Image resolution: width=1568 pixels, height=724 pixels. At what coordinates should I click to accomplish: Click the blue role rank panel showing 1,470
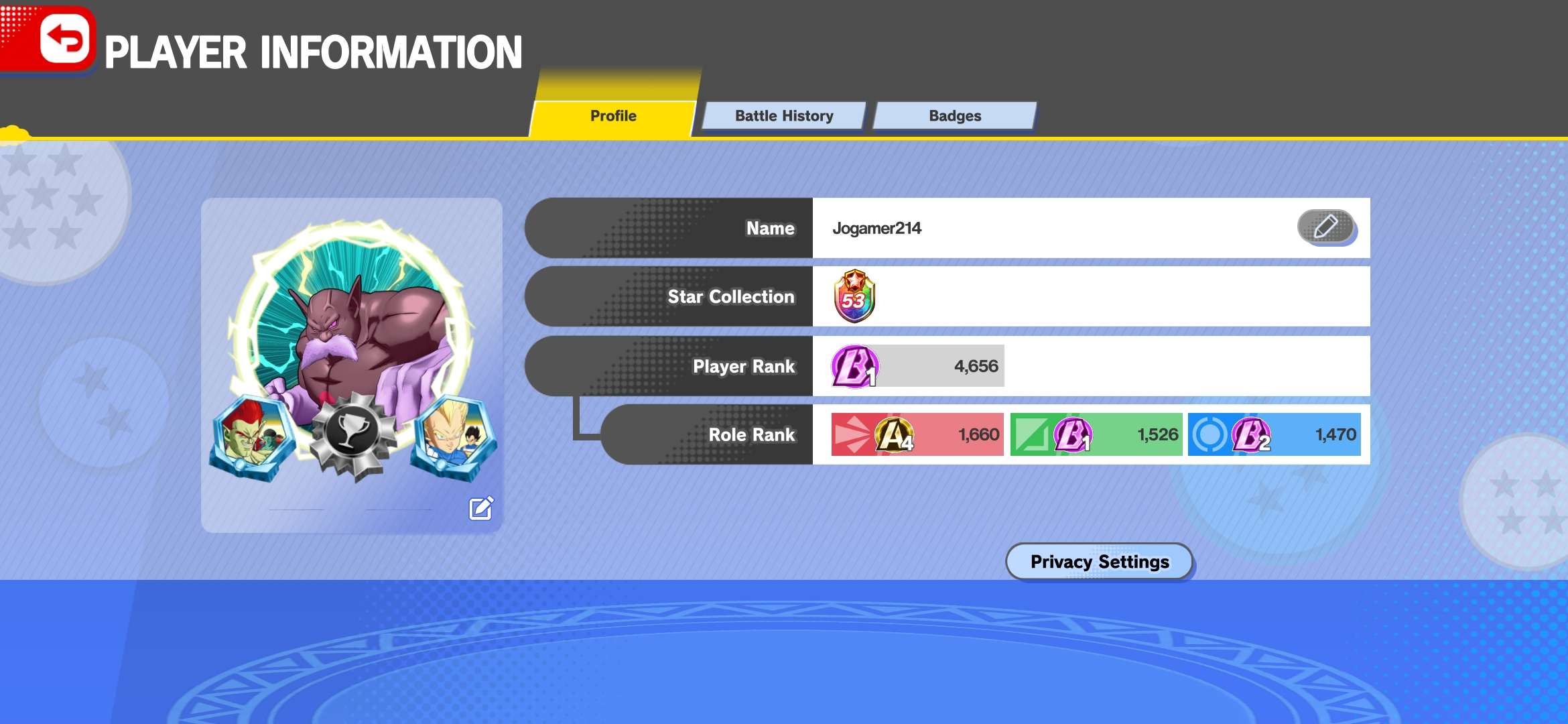pyautogui.click(x=1274, y=434)
